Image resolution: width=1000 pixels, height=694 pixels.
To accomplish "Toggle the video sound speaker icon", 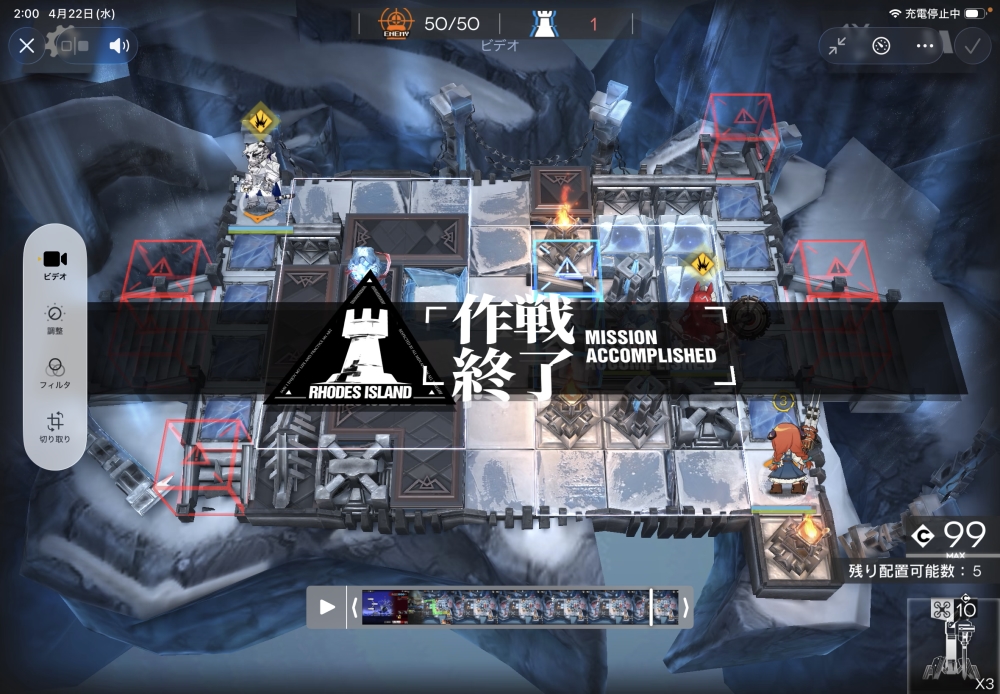I will coord(119,45).
